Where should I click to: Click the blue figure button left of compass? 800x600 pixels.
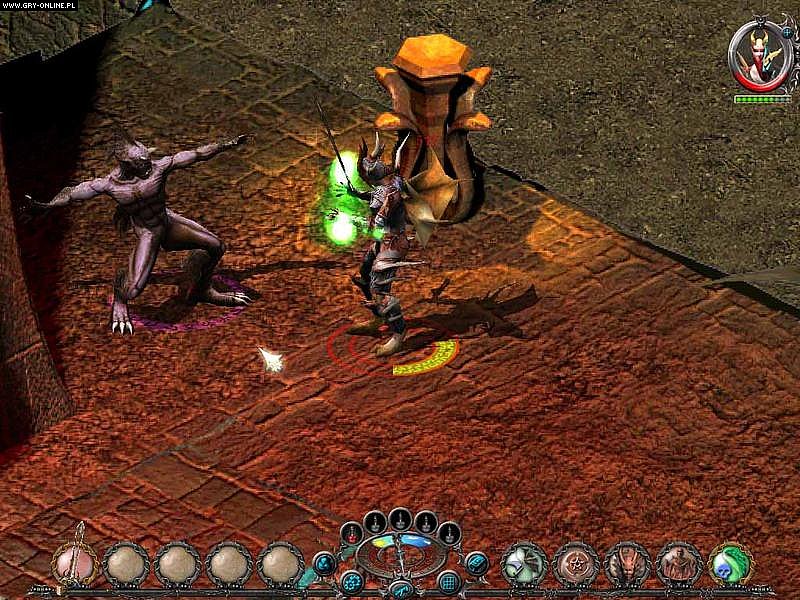(323, 564)
